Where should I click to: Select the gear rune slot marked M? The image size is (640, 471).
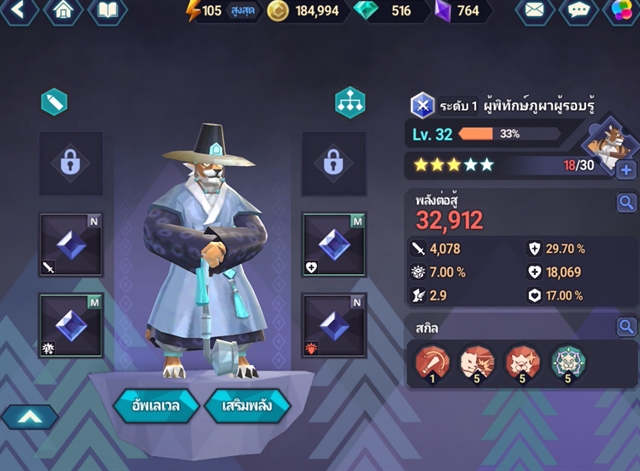pos(70,326)
